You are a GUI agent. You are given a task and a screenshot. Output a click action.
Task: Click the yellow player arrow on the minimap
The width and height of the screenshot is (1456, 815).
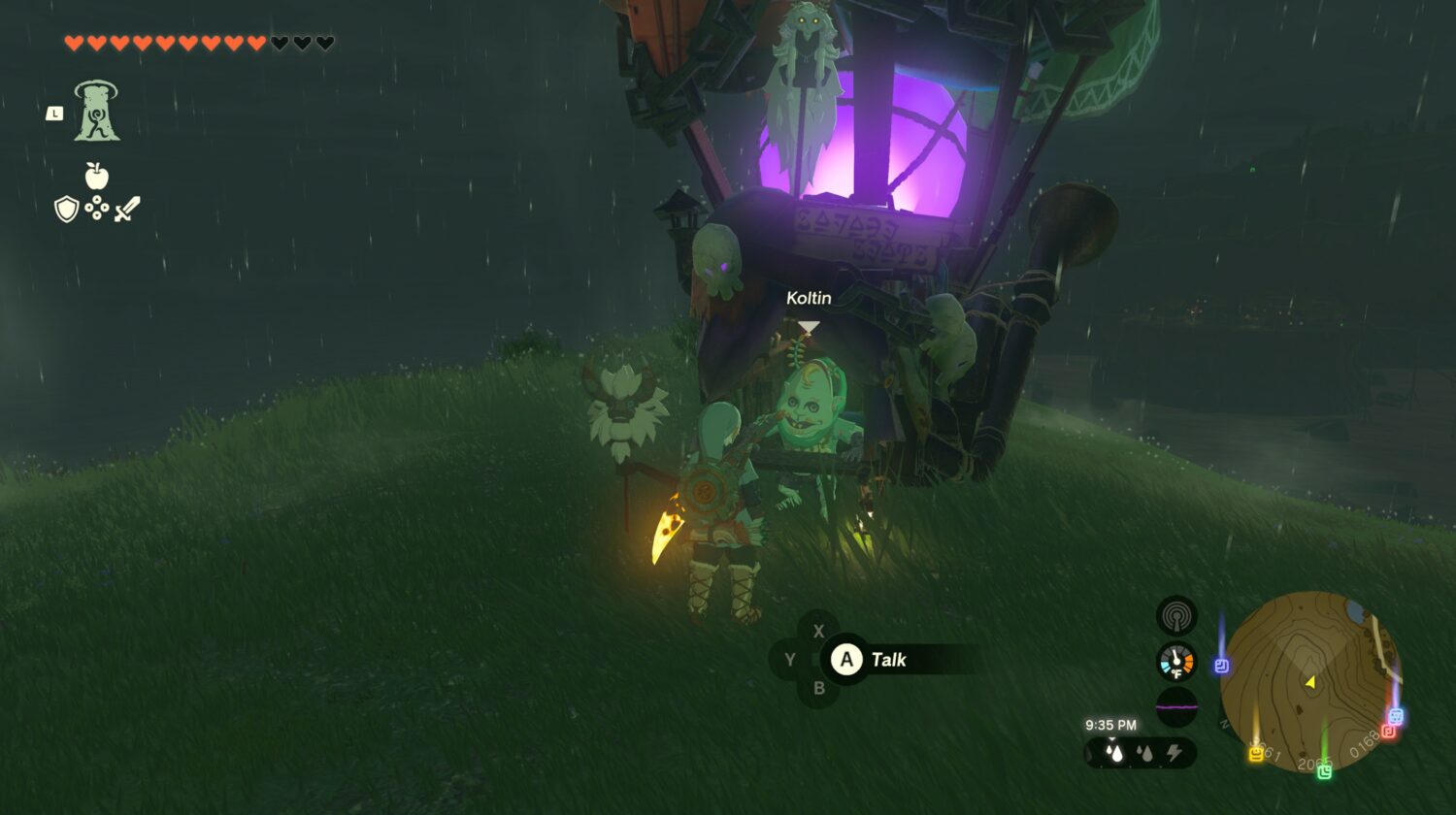click(1310, 682)
